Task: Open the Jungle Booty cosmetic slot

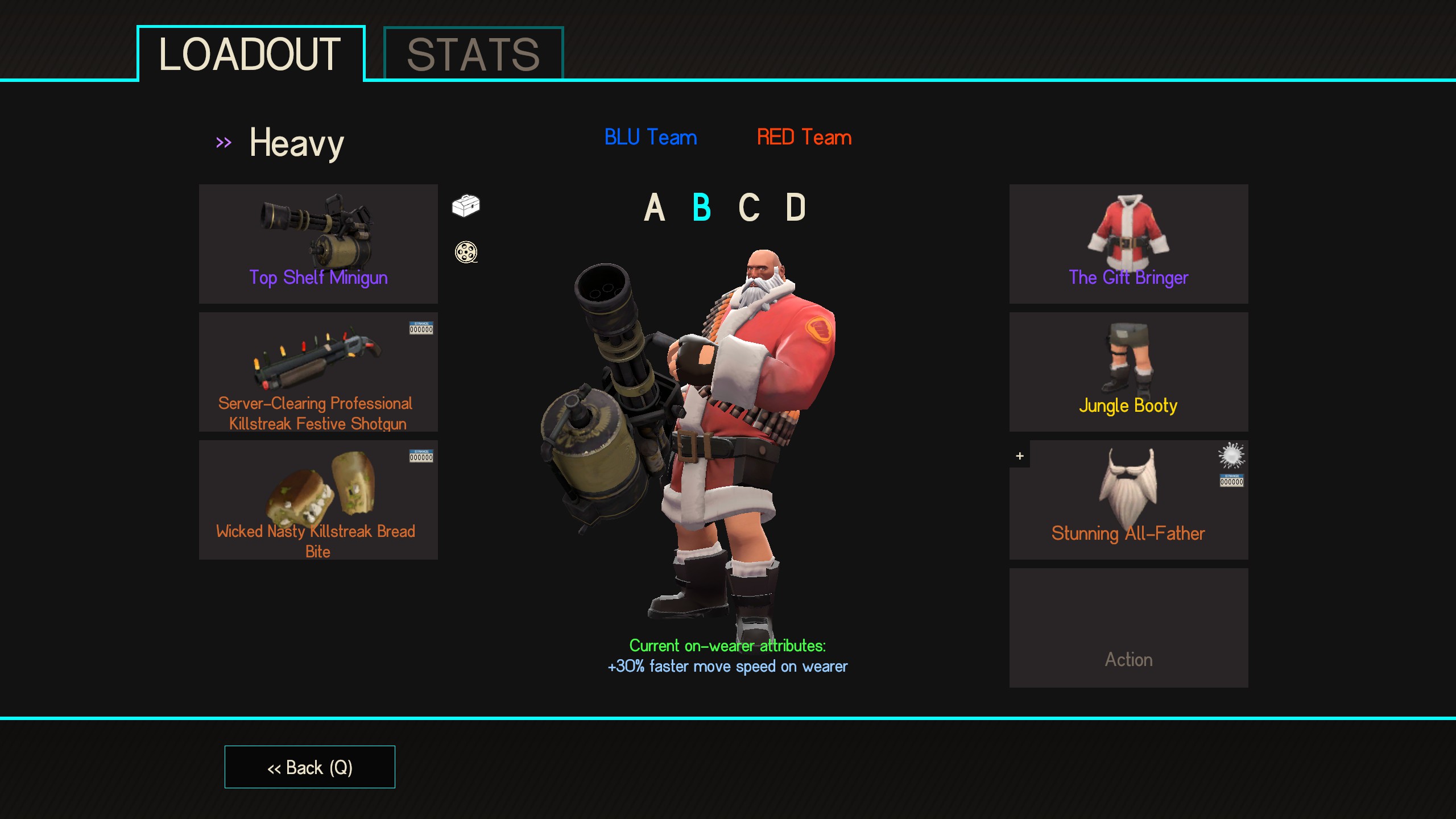Action: click(1128, 371)
